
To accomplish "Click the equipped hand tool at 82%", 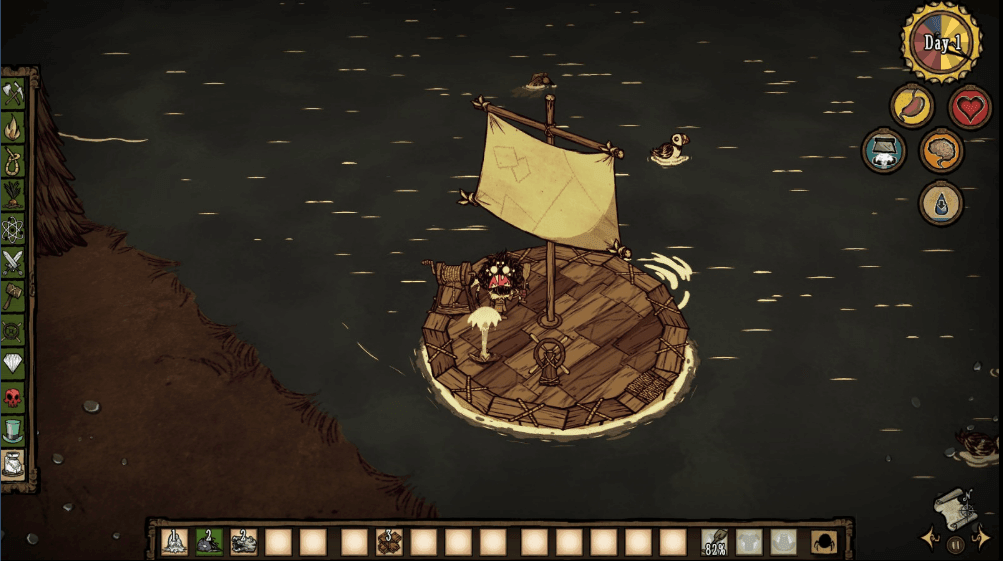I will click(715, 542).
